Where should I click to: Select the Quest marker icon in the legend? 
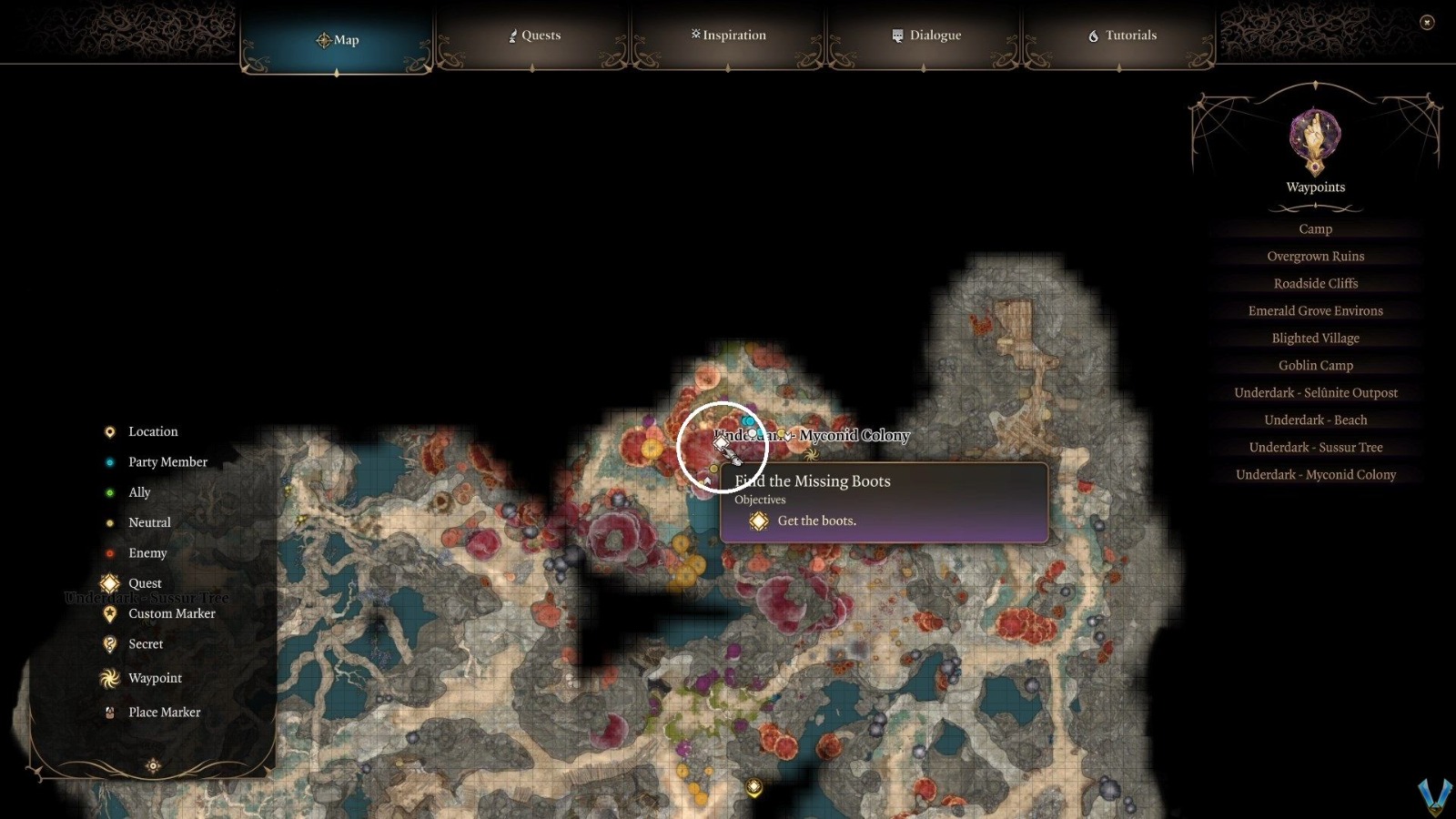[x=109, y=583]
